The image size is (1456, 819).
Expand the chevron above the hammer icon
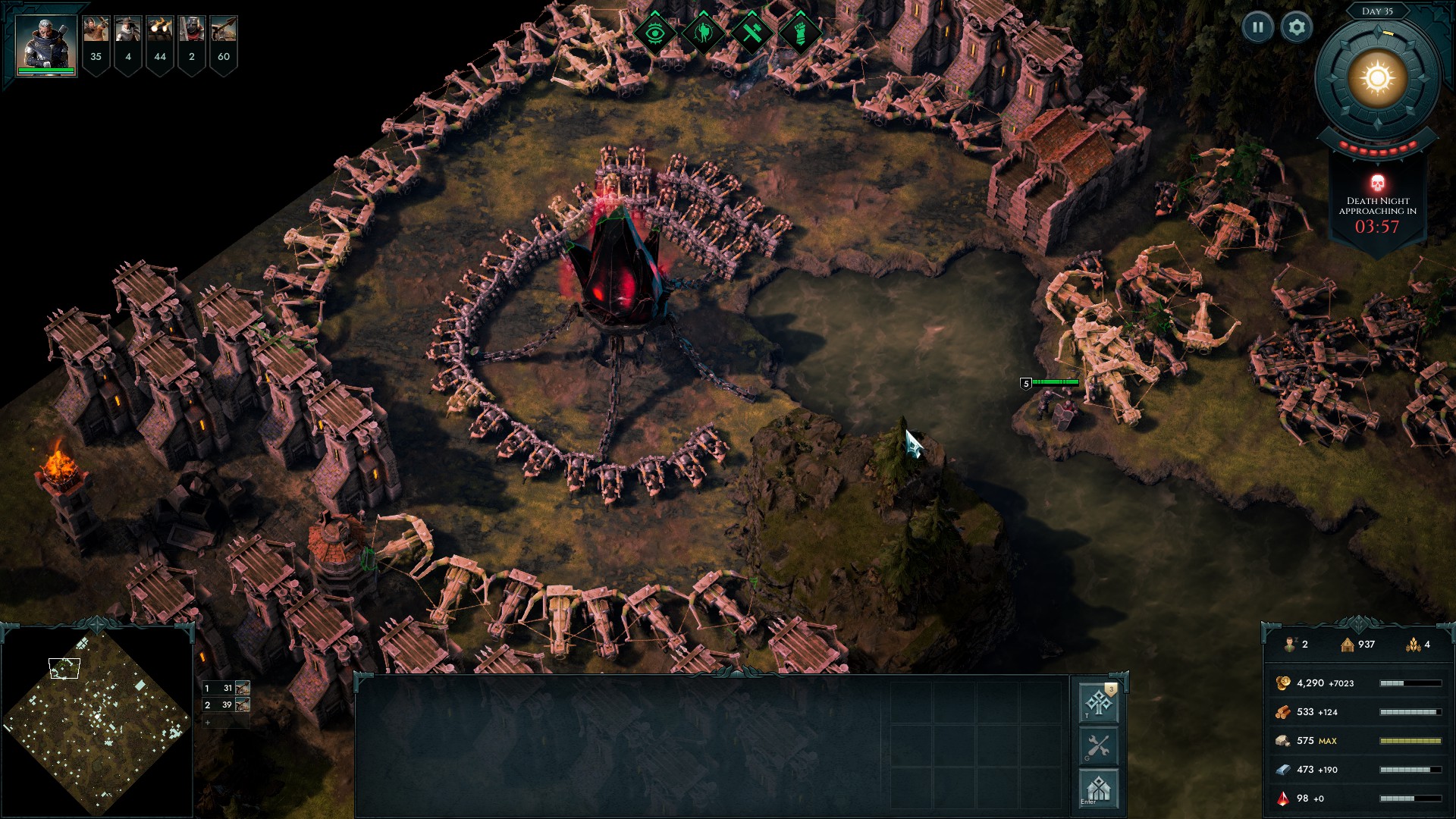tap(751, 14)
